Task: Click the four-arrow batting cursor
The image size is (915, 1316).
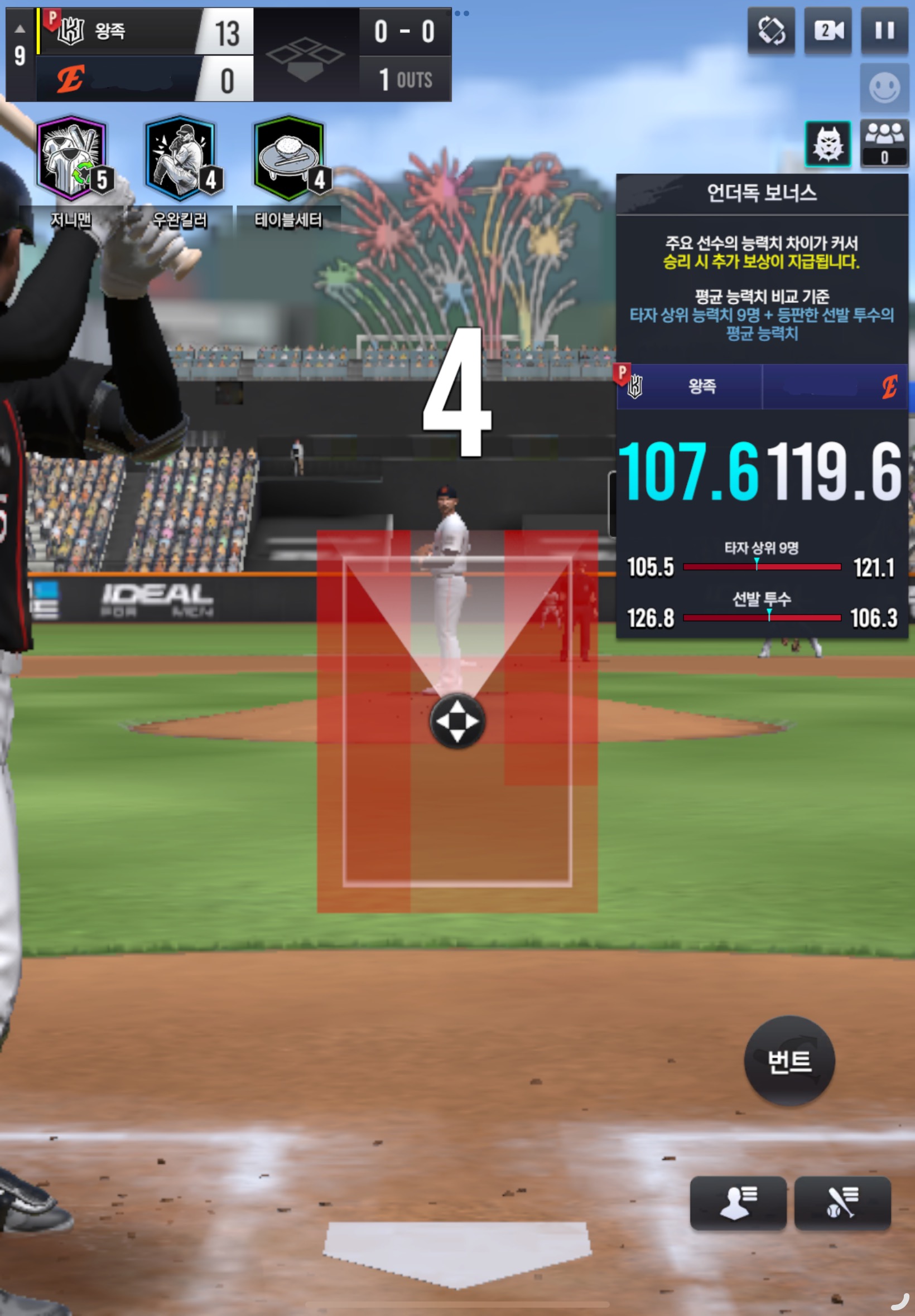Action: (x=457, y=721)
